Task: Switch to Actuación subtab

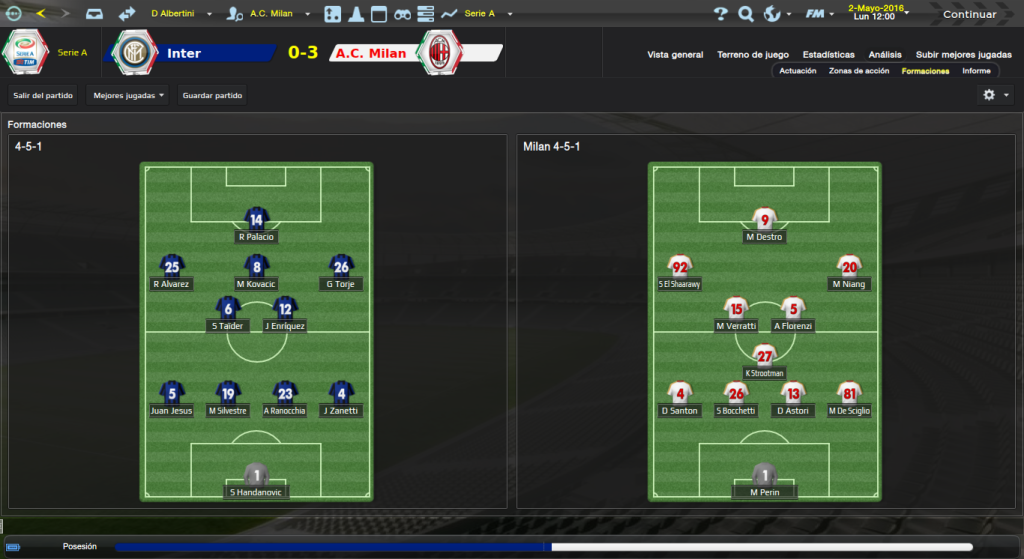Action: [x=798, y=71]
